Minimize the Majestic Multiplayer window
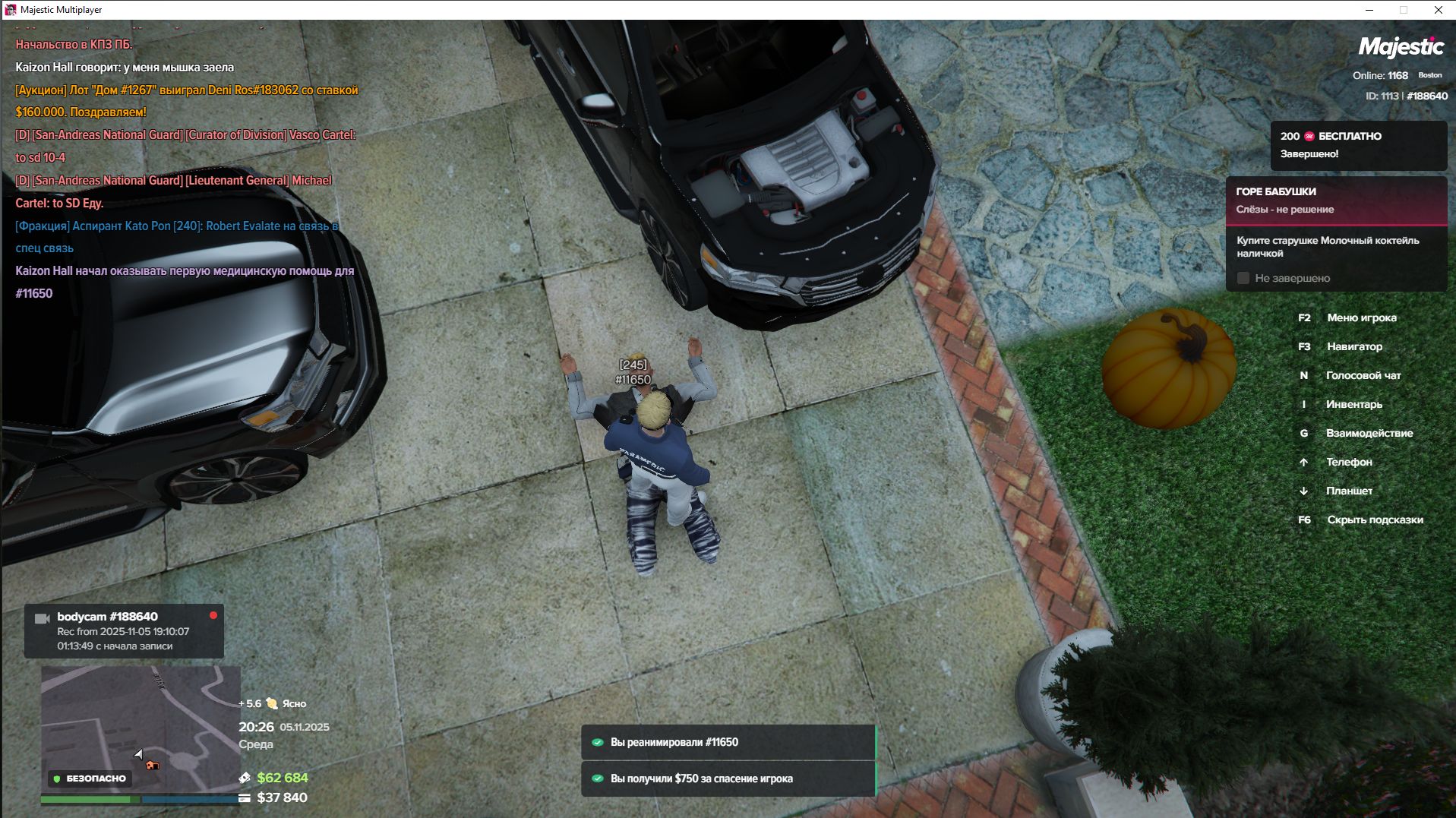The image size is (1456, 818). [1369, 10]
